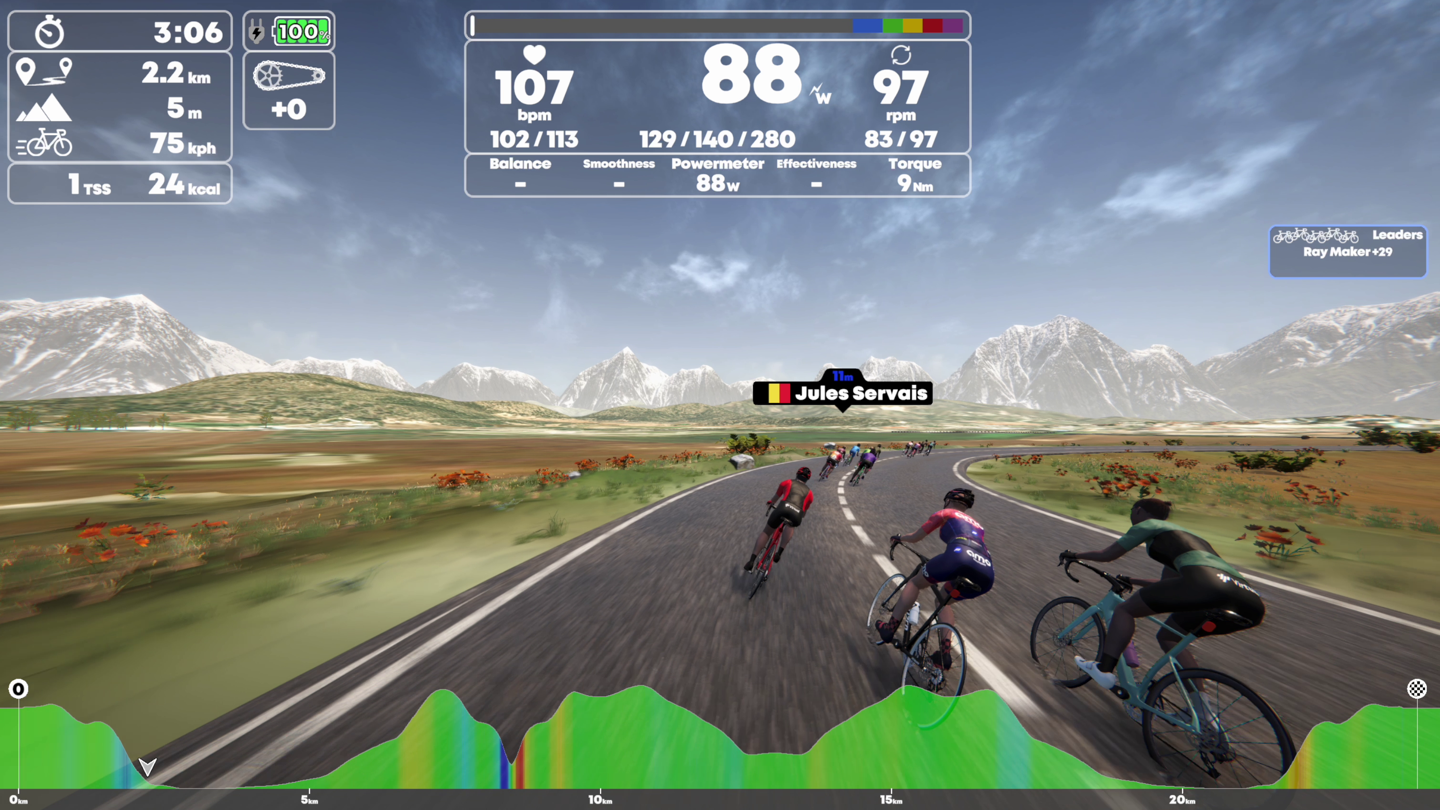This screenshot has width=1440, height=810.
Task: Select the Jules Servais rider name tag
Action: pyautogui.click(x=843, y=393)
